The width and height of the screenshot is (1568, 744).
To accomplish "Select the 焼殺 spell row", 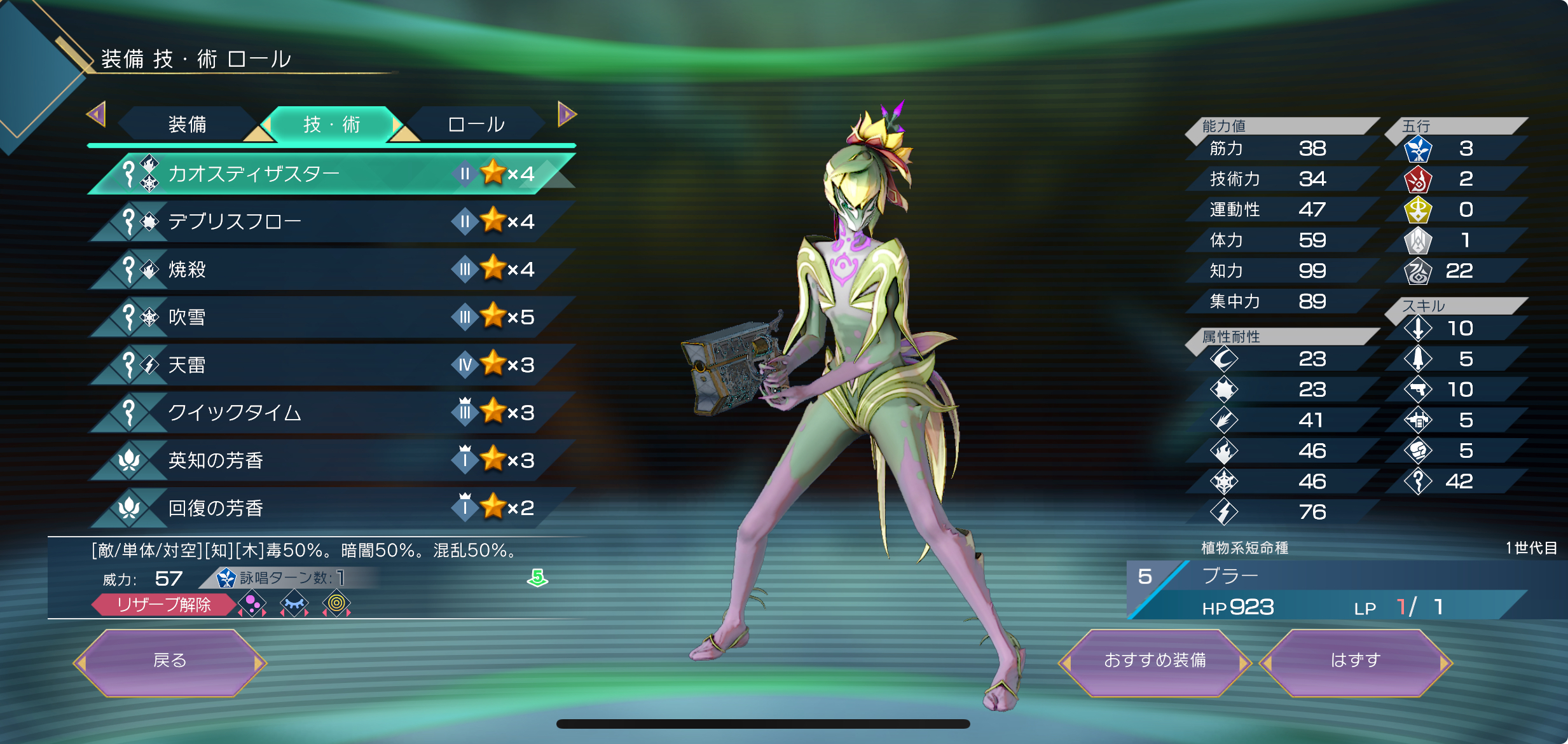I will pyautogui.click(x=331, y=269).
